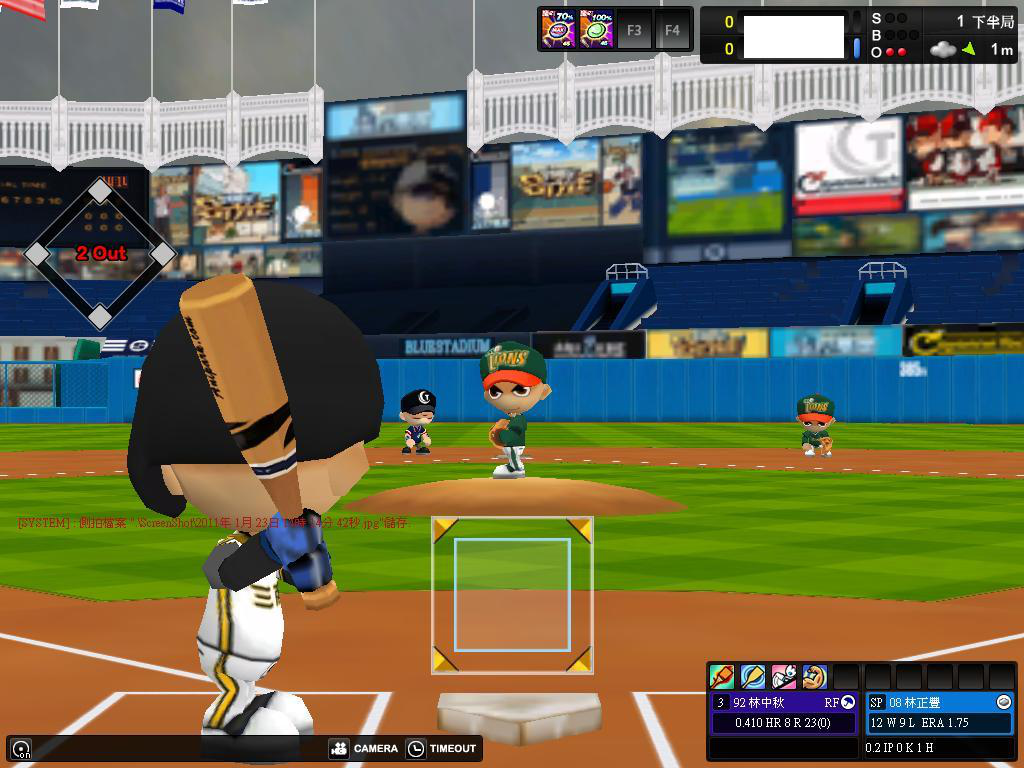This screenshot has width=1024, height=768.
Task: Activate the flexing muscle arm skill icon
Action: coord(815,677)
